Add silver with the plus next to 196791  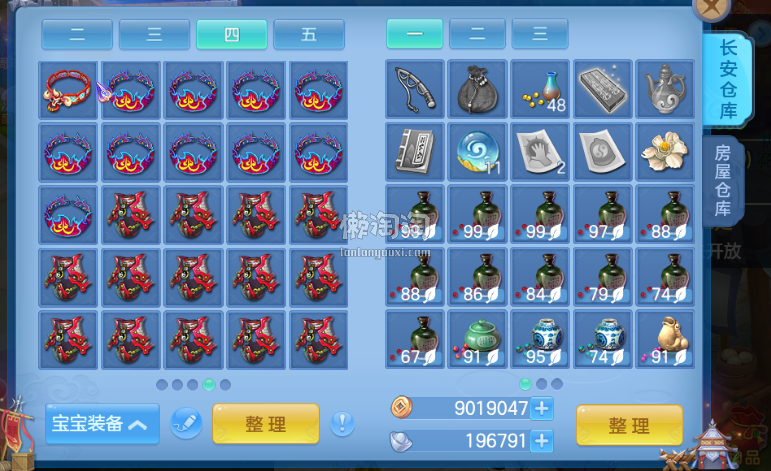[x=542, y=441]
